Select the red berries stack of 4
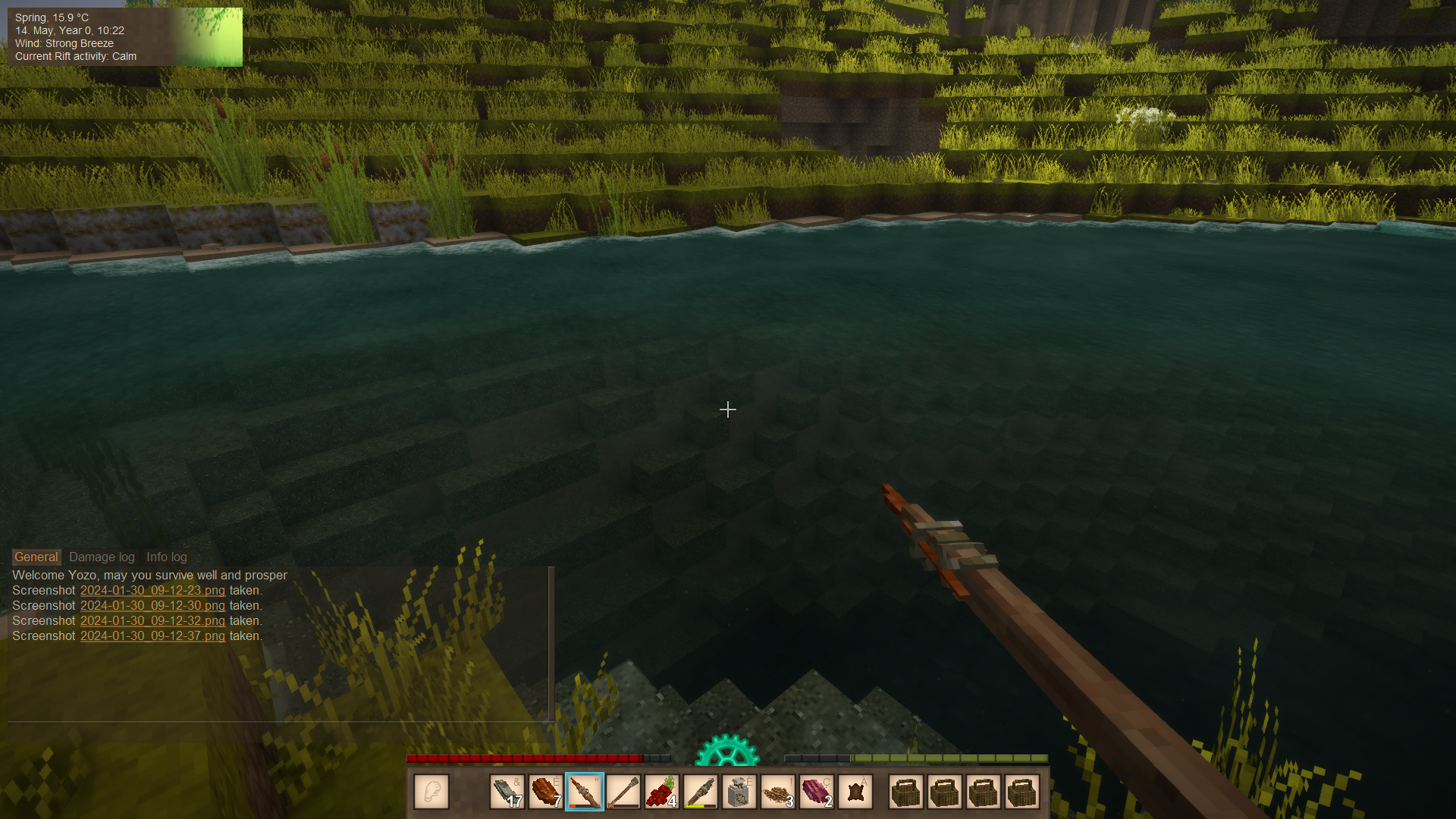The image size is (1456, 819). pyautogui.click(x=662, y=792)
